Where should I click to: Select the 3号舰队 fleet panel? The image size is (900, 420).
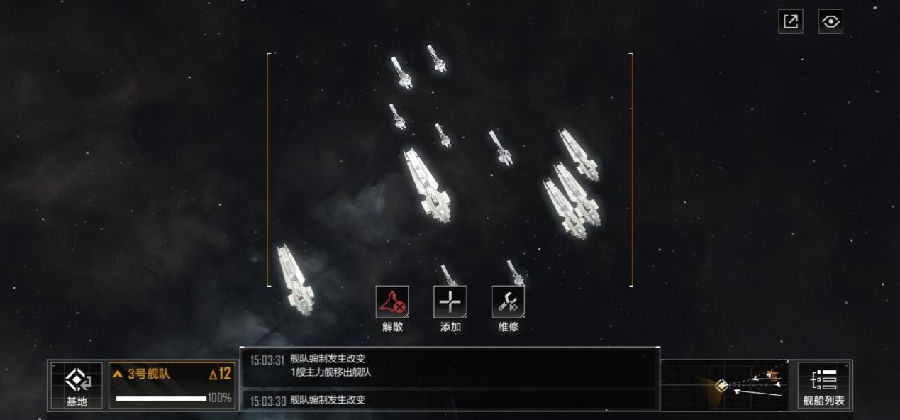click(172, 385)
